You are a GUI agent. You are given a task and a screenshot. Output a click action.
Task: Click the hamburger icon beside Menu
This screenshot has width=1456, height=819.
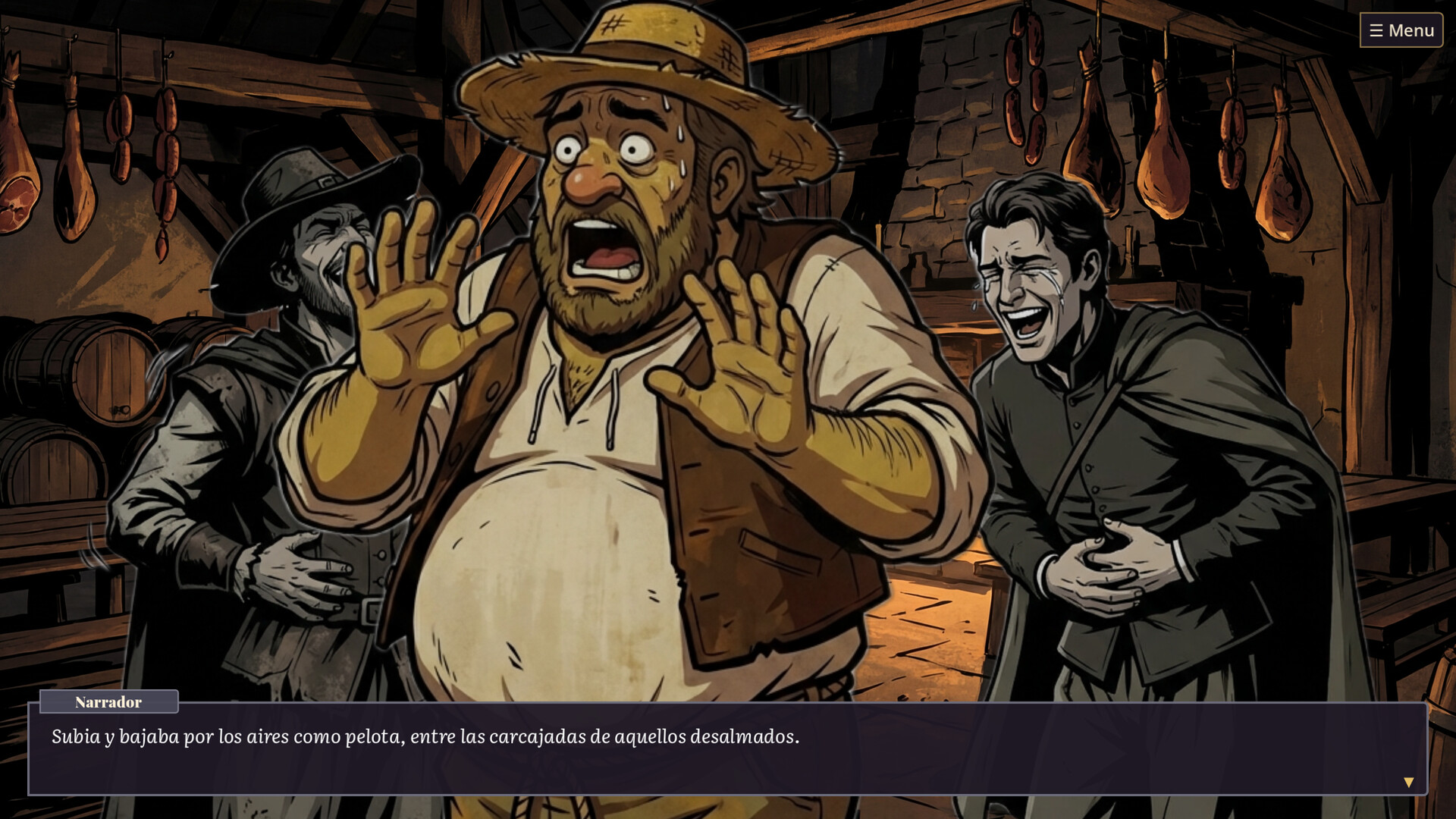(x=1376, y=30)
